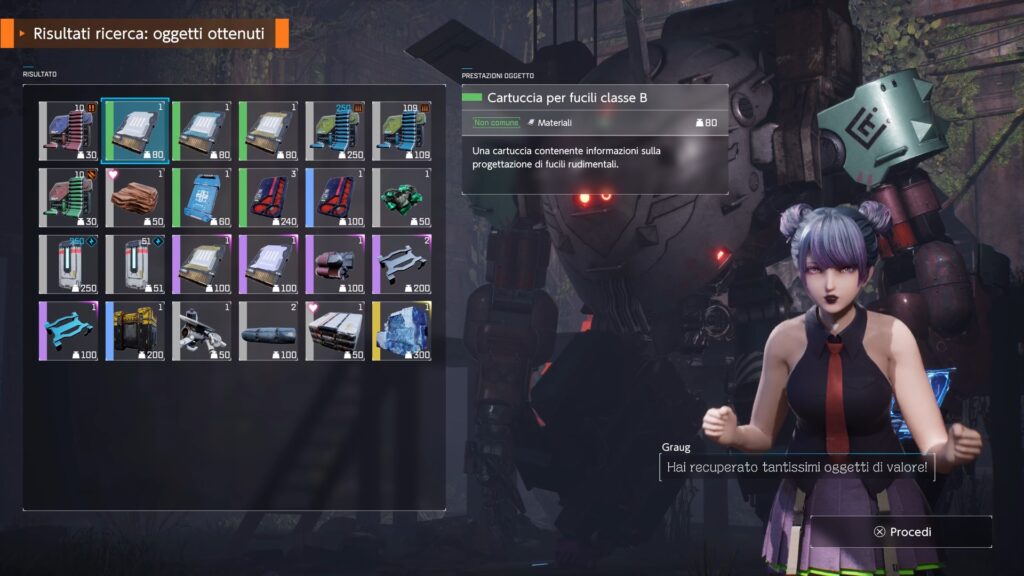Select the yellow and black crate item
Image resolution: width=1024 pixels, height=576 pixels.
pyautogui.click(x=135, y=330)
